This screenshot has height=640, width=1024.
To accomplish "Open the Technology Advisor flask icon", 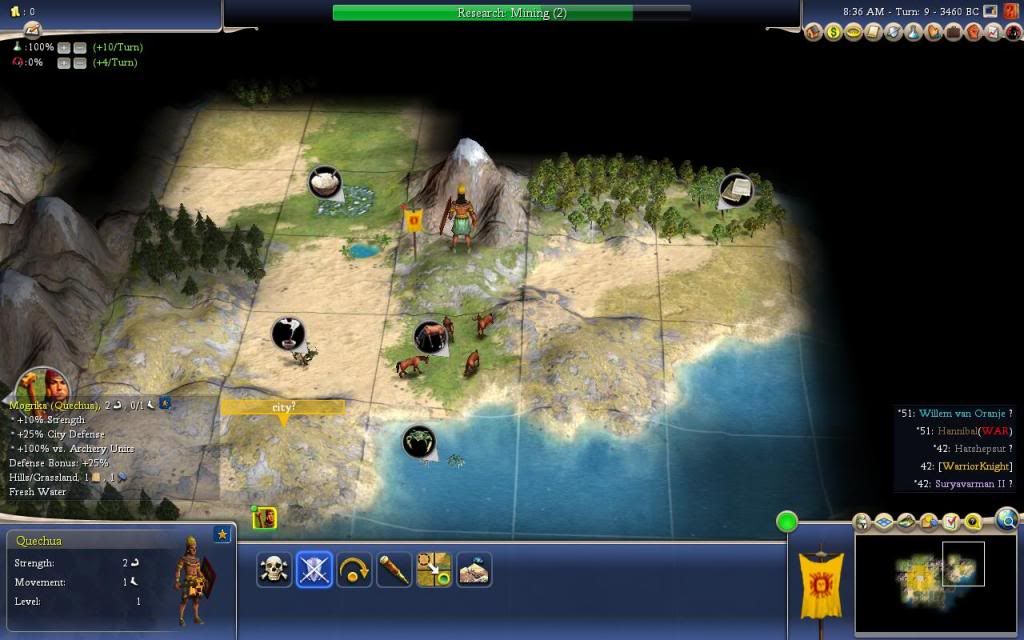I will 915,33.
